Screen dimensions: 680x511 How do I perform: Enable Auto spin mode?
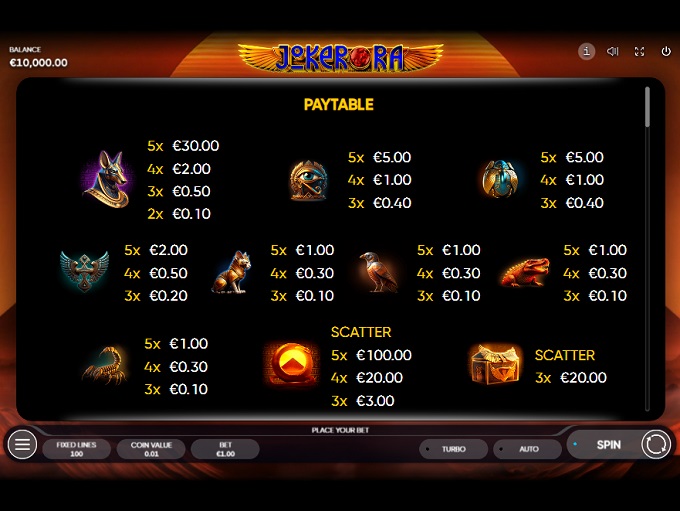click(x=528, y=449)
